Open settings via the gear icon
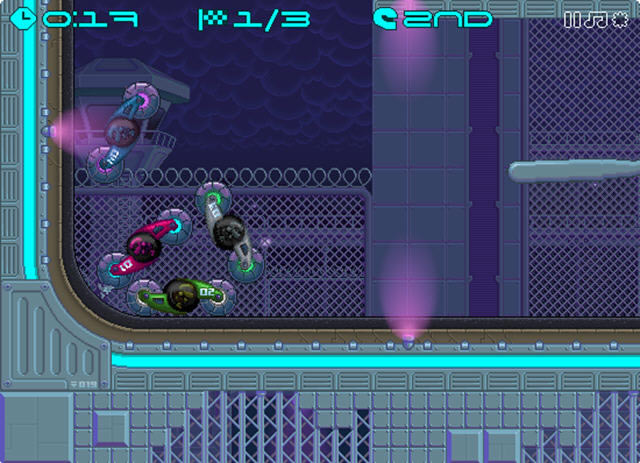This screenshot has width=640, height=463. point(619,19)
